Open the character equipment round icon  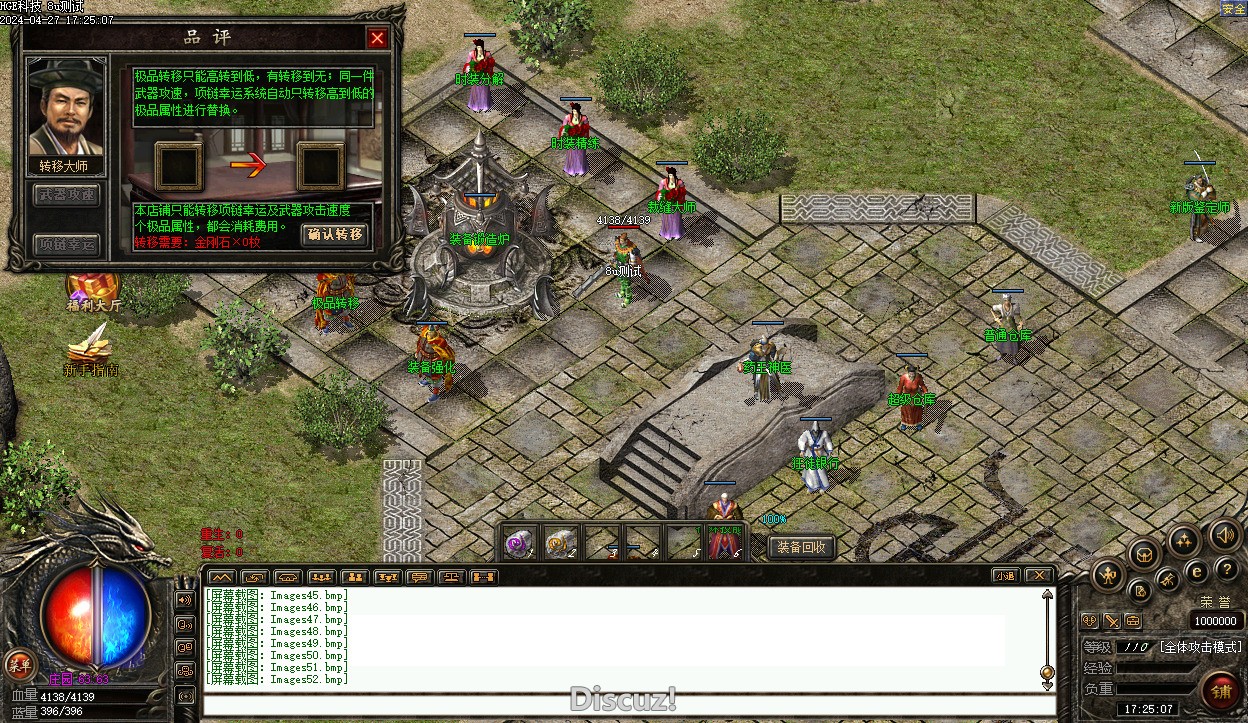coord(1108,574)
